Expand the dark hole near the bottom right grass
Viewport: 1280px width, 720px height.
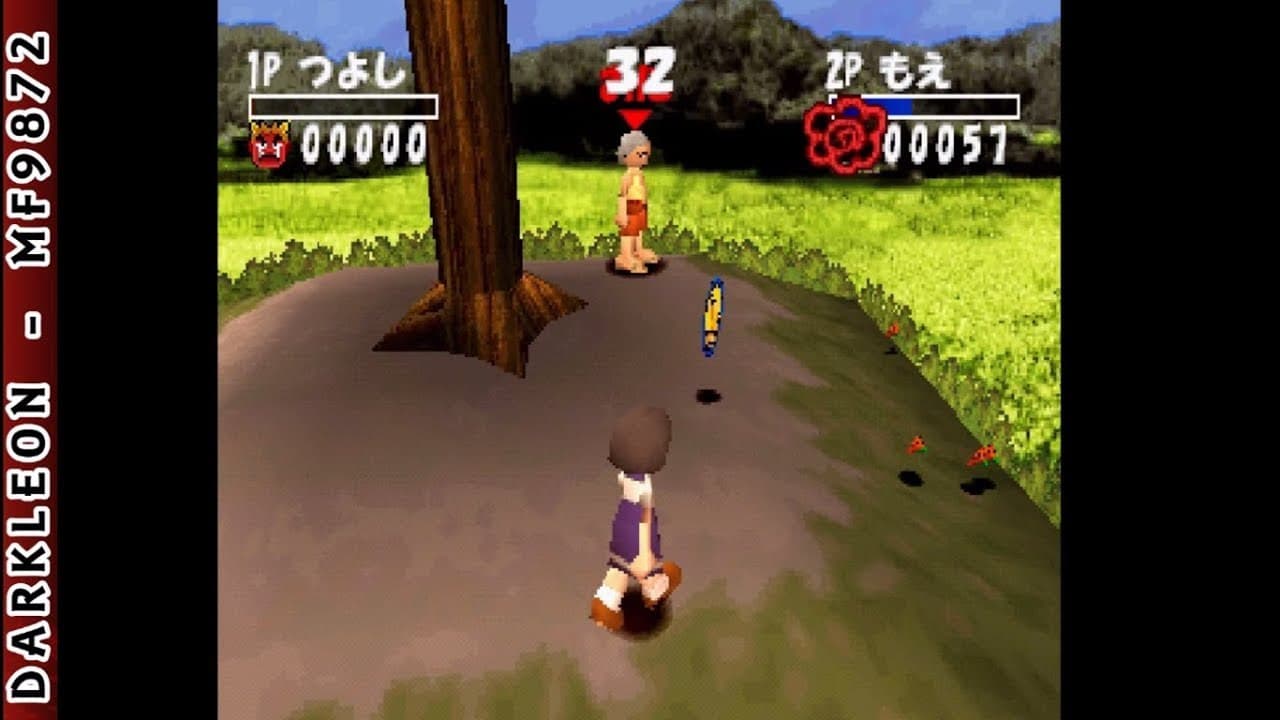[x=978, y=488]
